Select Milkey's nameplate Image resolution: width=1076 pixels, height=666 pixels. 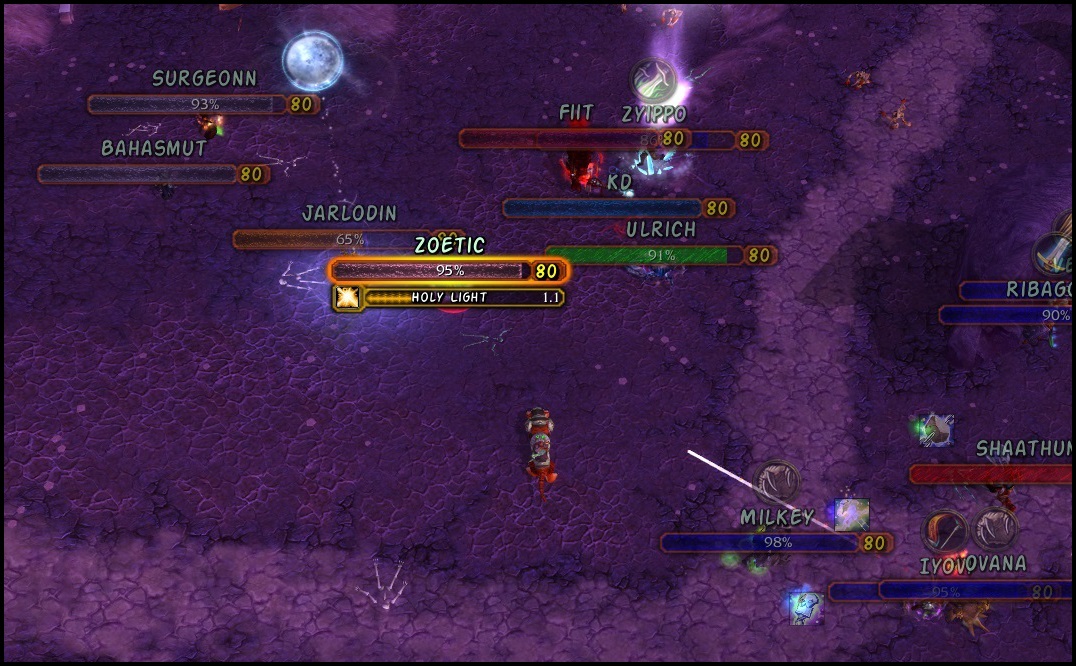[x=760, y=543]
